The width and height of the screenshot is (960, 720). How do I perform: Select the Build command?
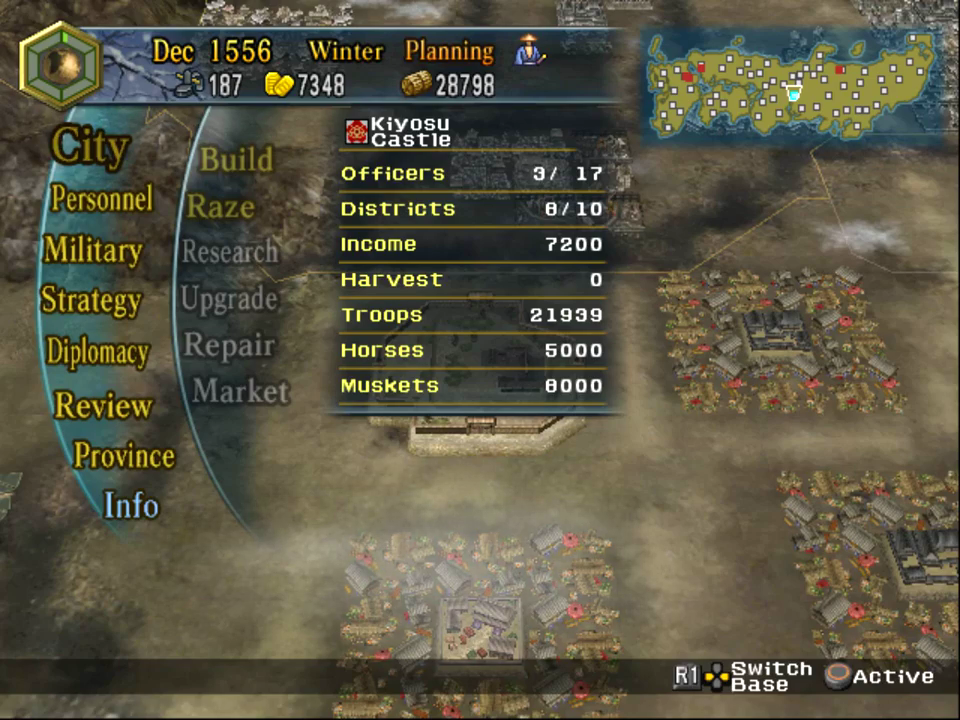236,159
